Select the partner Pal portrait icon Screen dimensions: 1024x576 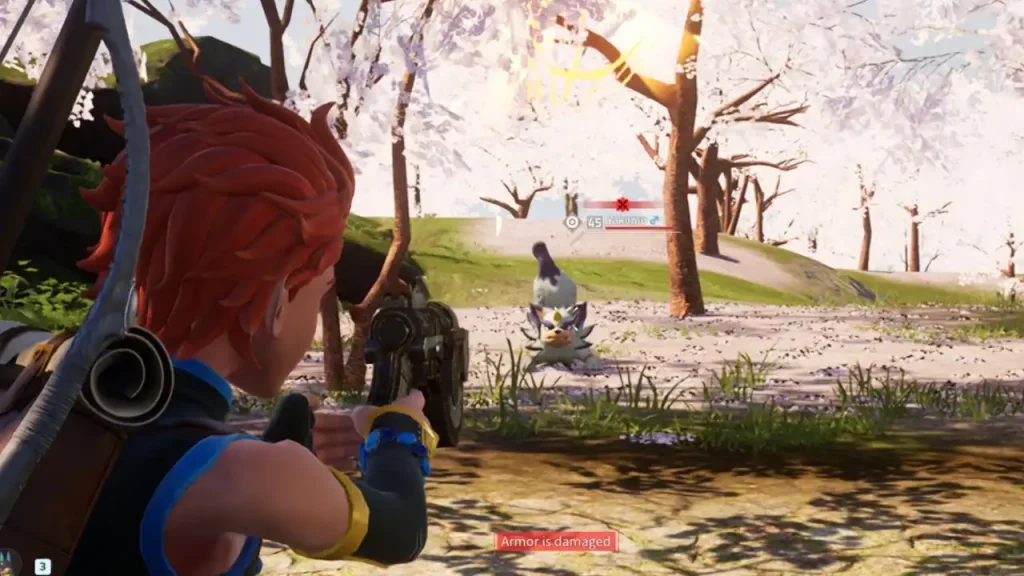[9, 564]
